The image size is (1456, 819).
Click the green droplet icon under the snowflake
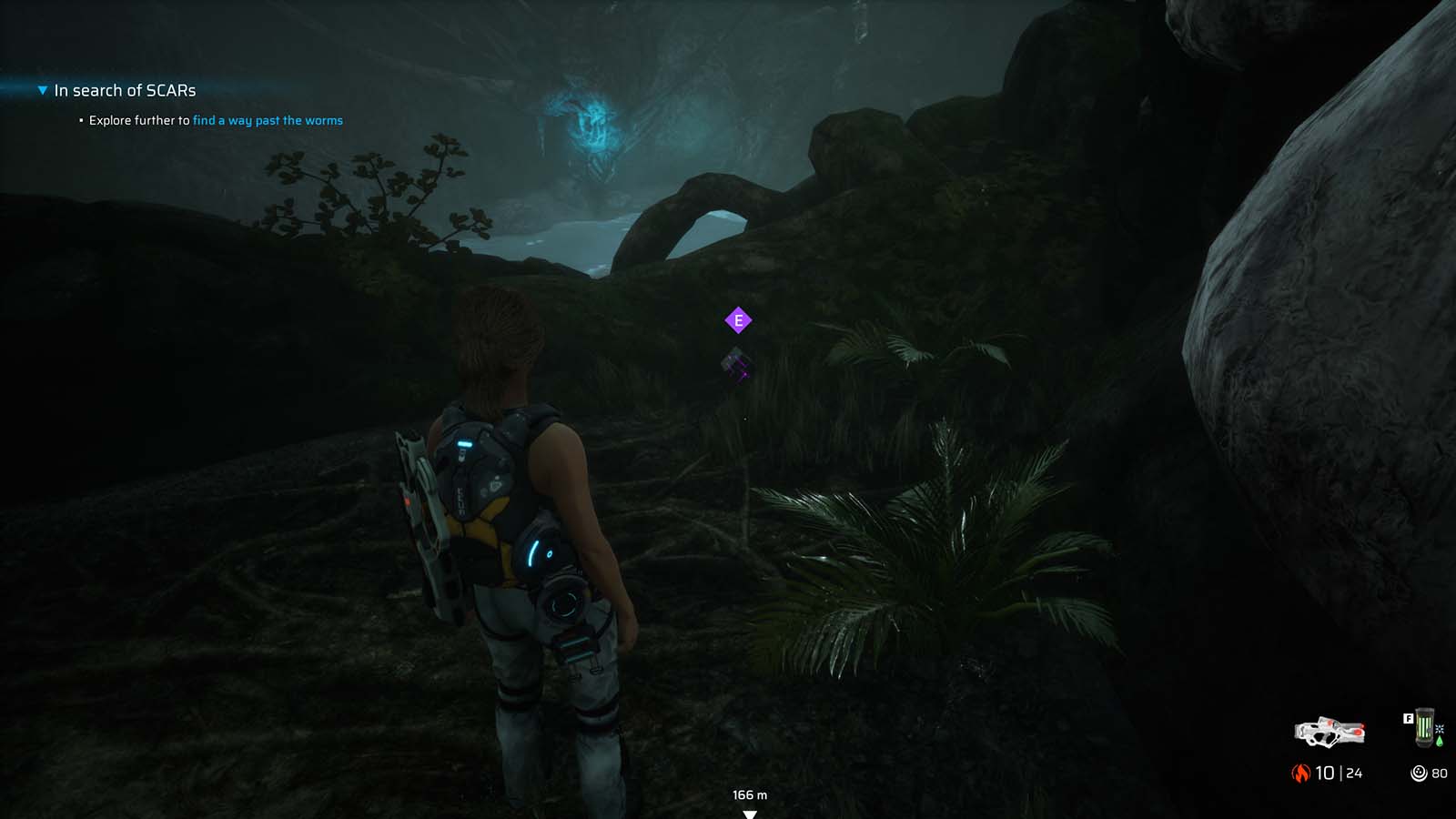[x=1439, y=741]
